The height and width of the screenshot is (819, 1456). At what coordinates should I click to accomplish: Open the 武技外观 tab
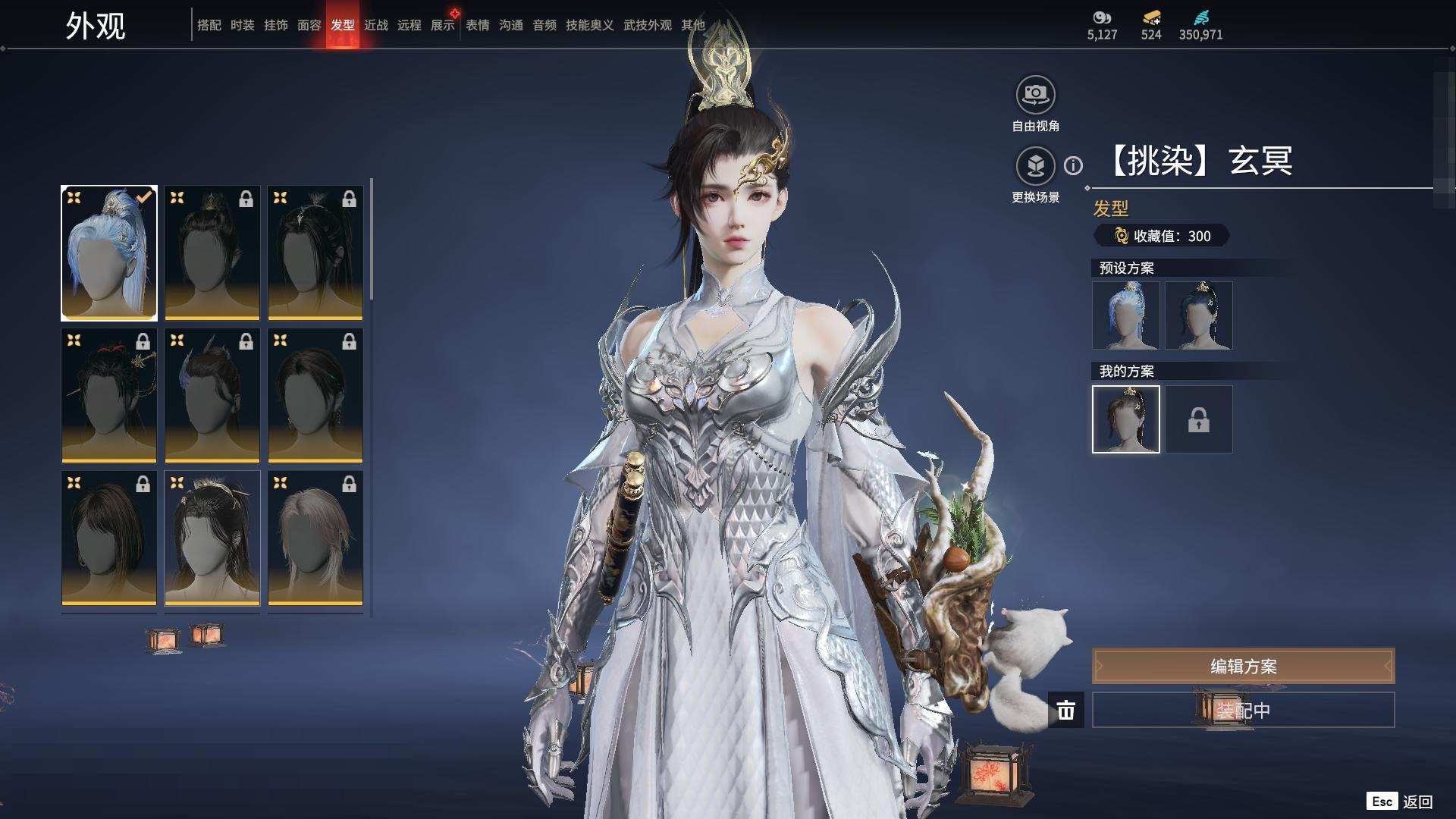(x=647, y=25)
